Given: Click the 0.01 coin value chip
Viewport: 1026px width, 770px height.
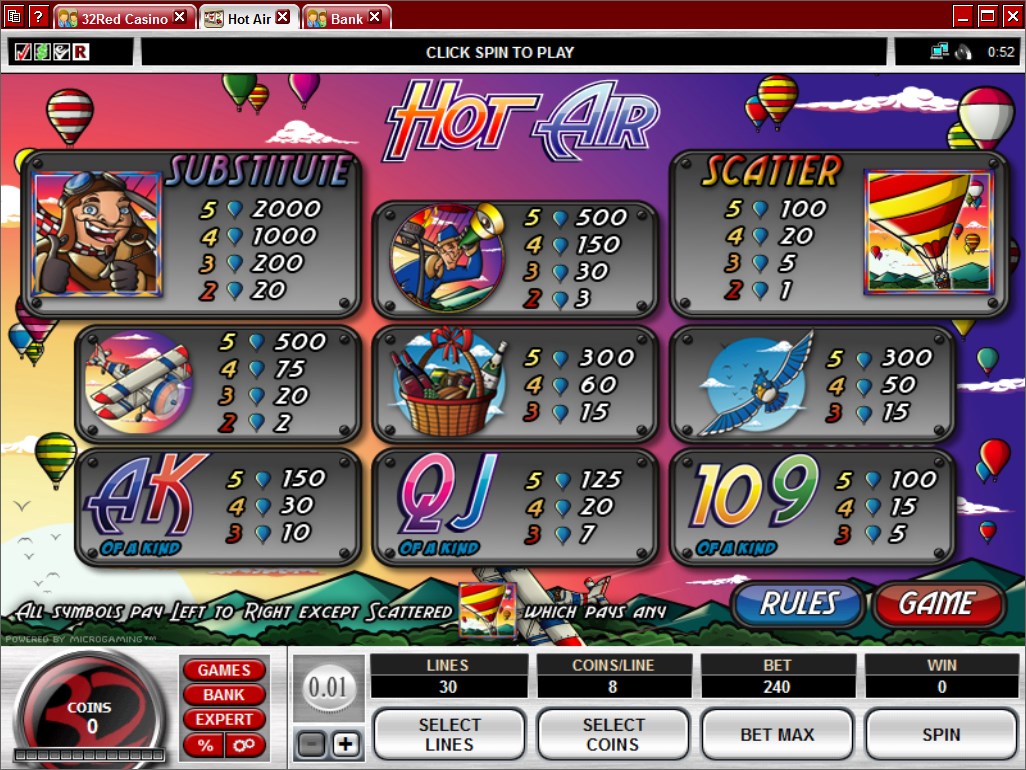Looking at the screenshot, I should [326, 688].
